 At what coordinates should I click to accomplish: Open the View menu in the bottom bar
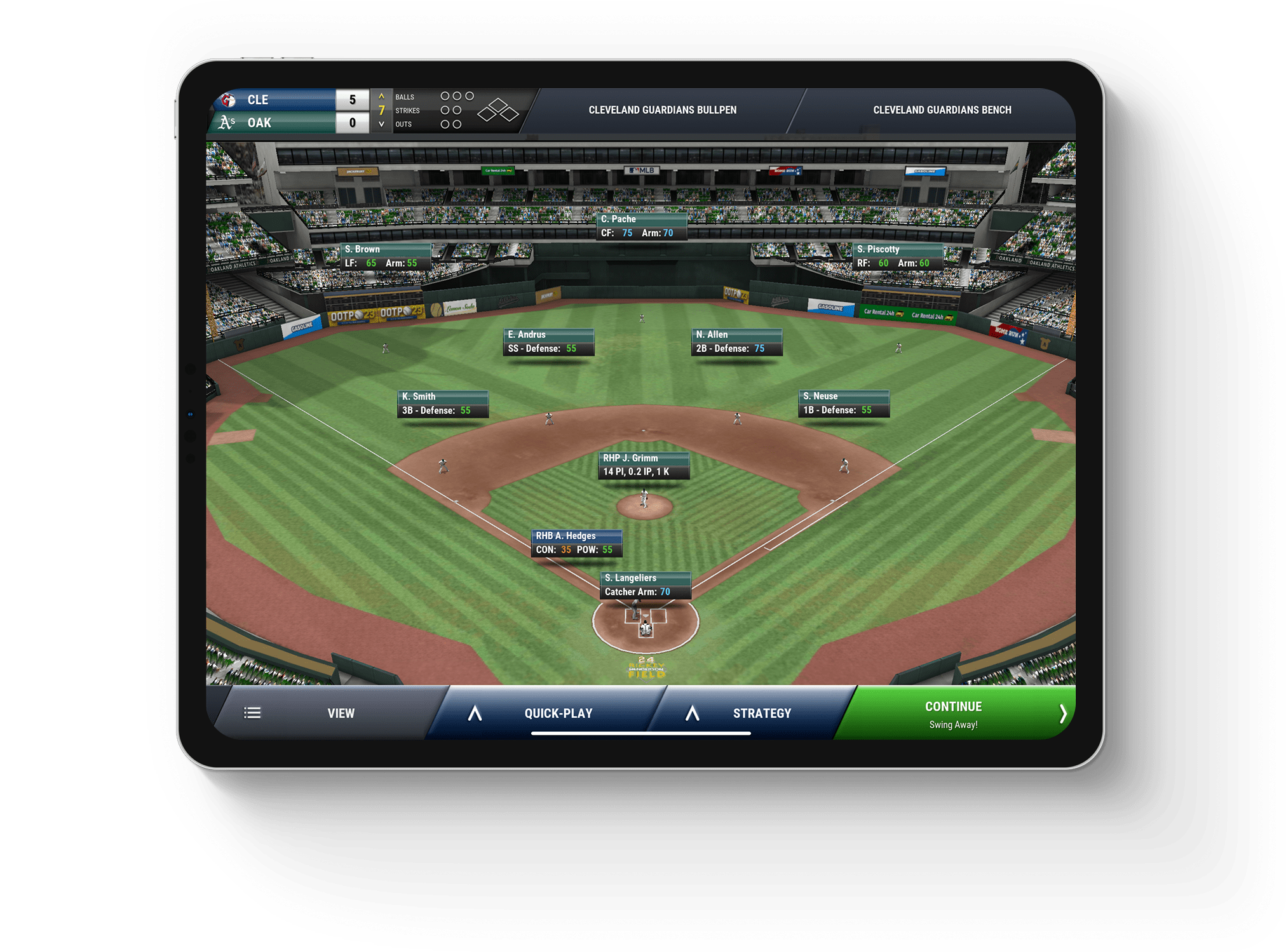coord(341,713)
